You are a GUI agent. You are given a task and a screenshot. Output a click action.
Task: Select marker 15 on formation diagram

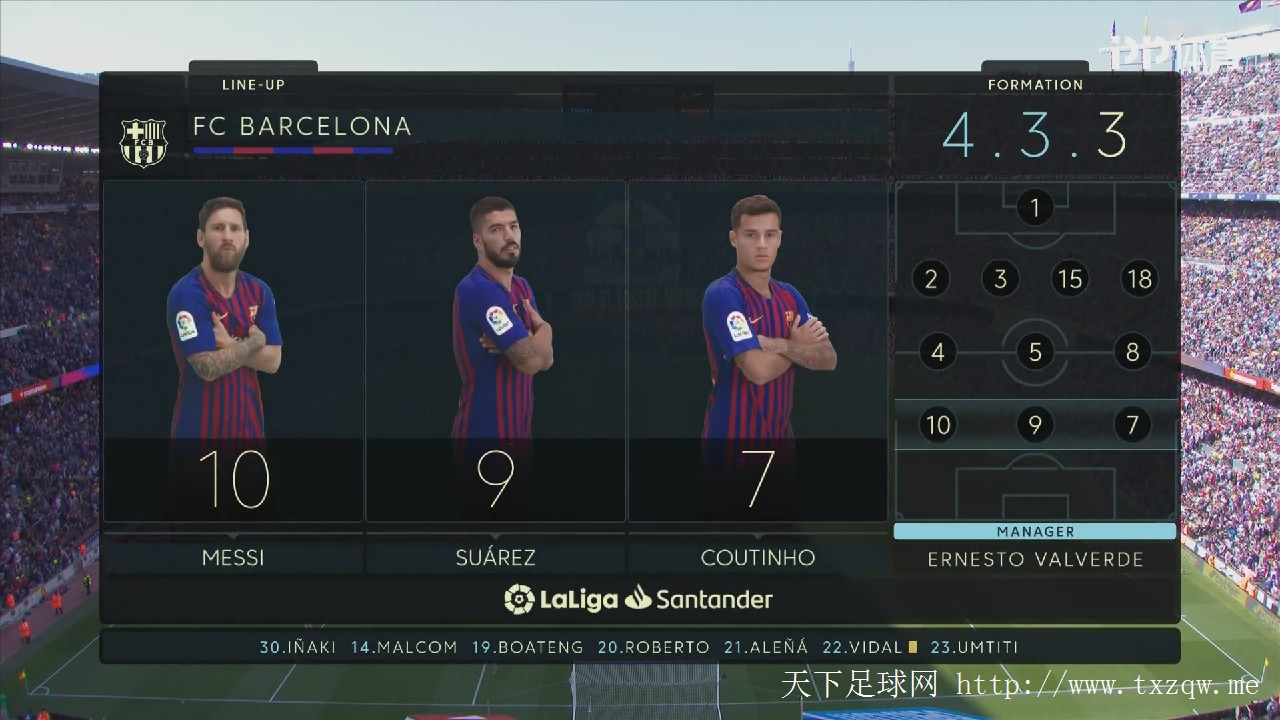1070,279
